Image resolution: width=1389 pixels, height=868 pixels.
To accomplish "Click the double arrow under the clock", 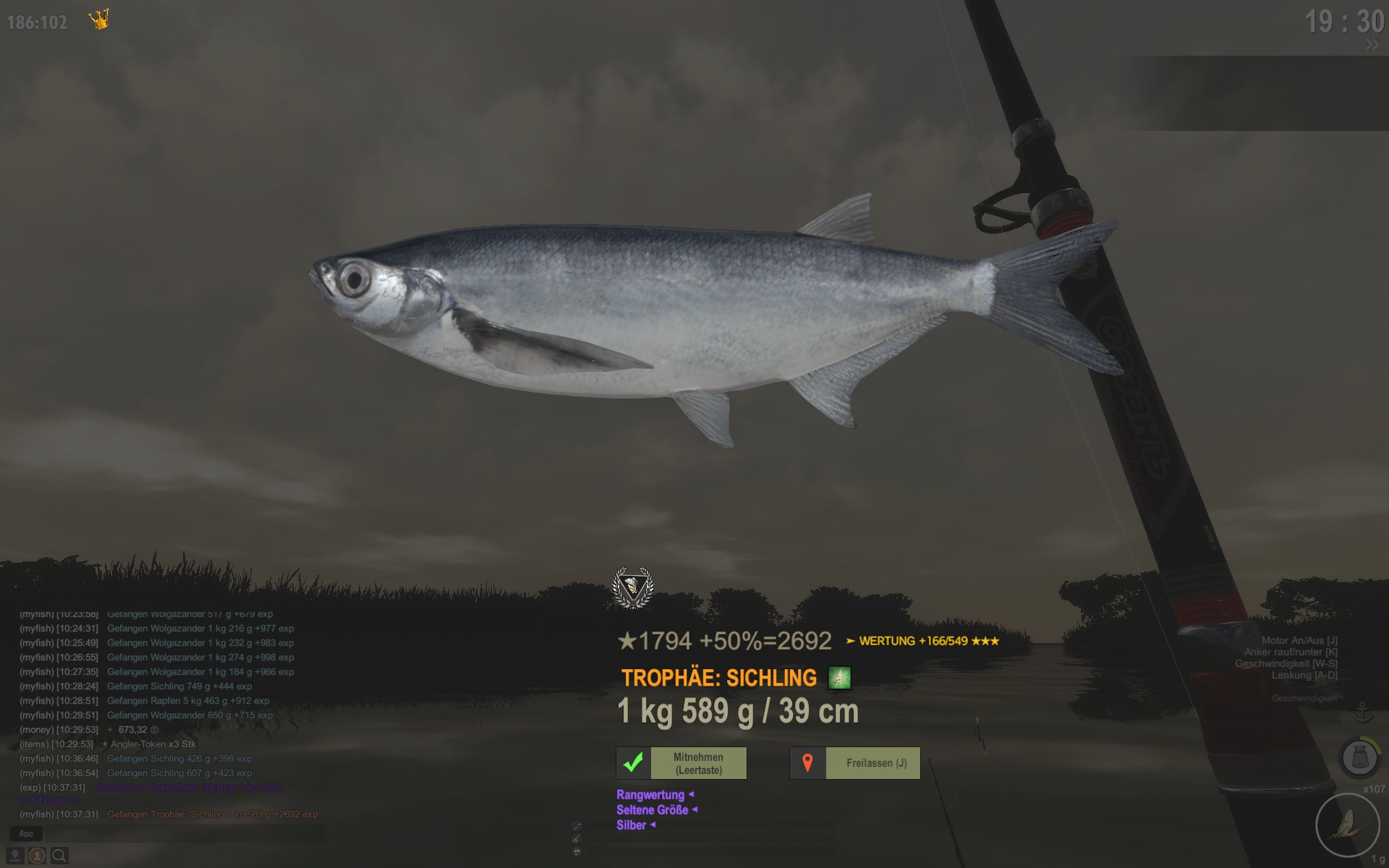I will point(1372,45).
